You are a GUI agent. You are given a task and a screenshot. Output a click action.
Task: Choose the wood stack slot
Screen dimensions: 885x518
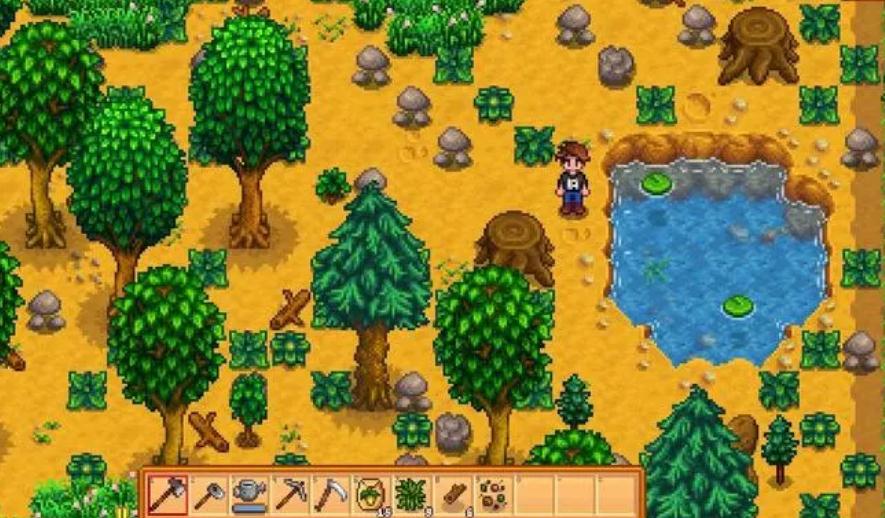453,494
